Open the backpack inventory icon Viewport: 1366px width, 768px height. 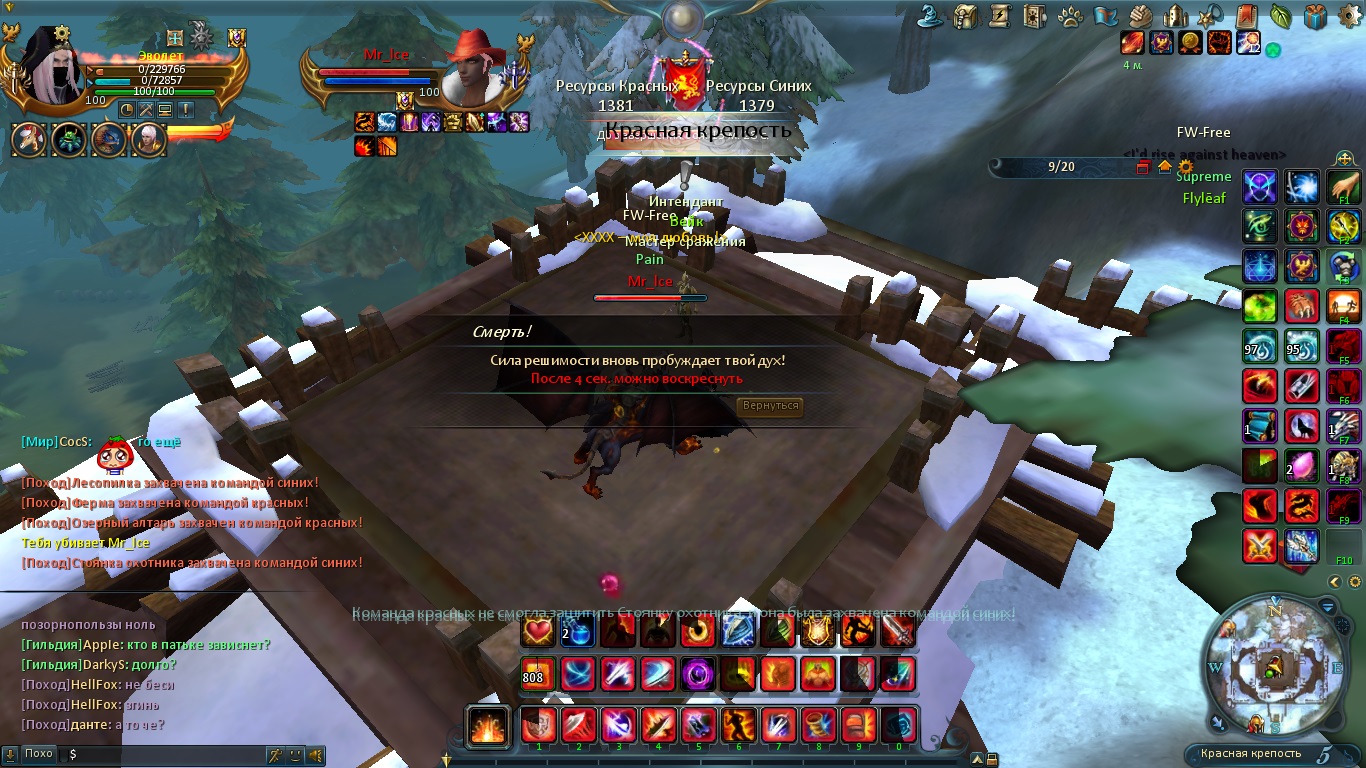point(965,16)
